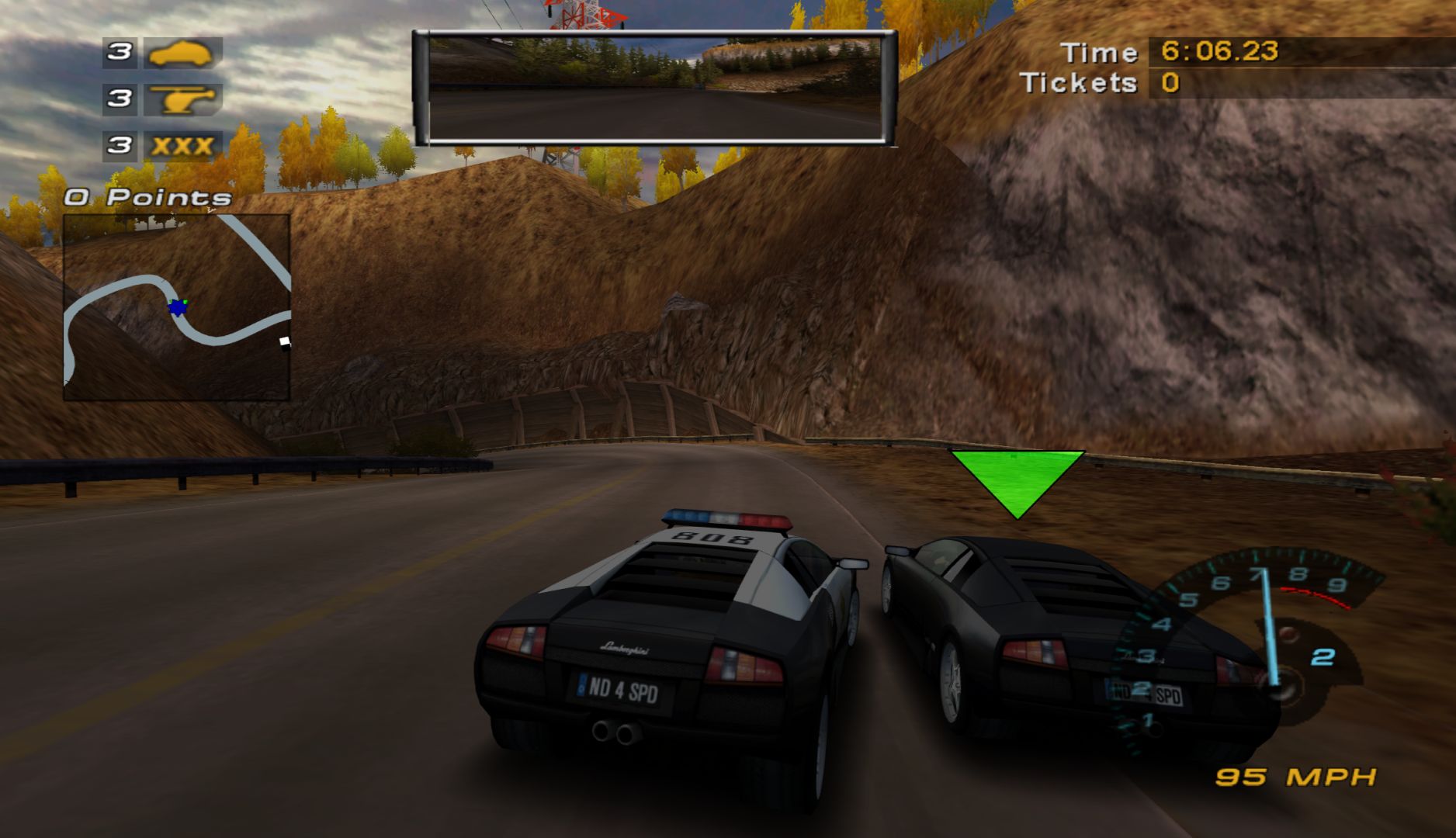The image size is (1456, 838).
Task: Select the rear-view mirror display
Action: (654, 88)
